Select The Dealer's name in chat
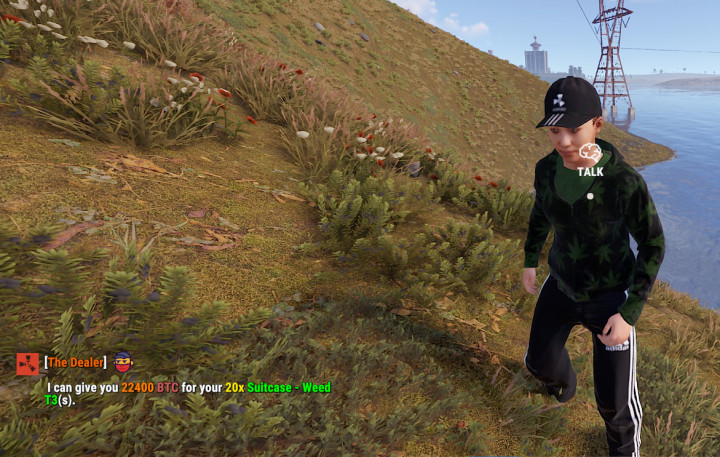The width and height of the screenshot is (720, 457). [x=74, y=362]
